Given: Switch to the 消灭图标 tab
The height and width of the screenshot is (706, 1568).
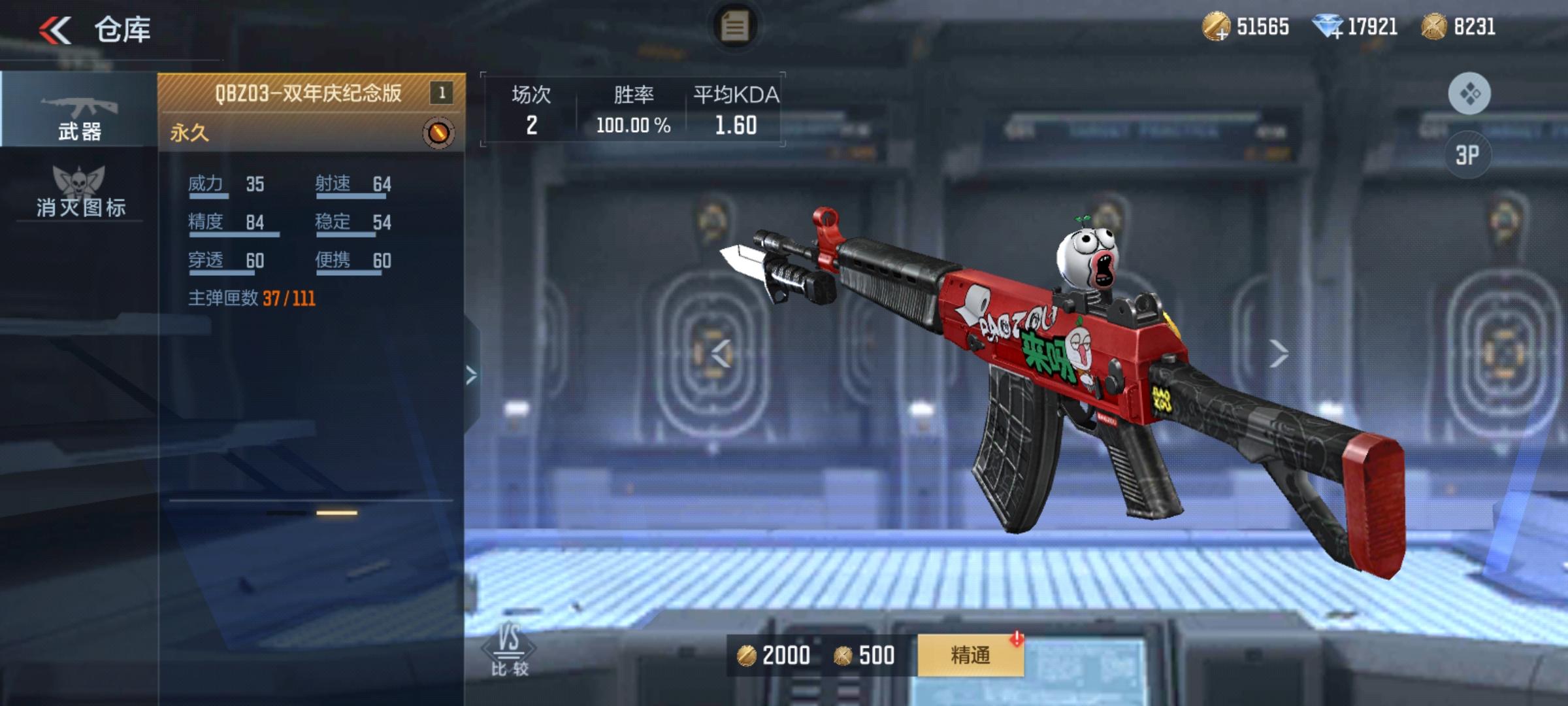Looking at the screenshot, I should click(78, 207).
